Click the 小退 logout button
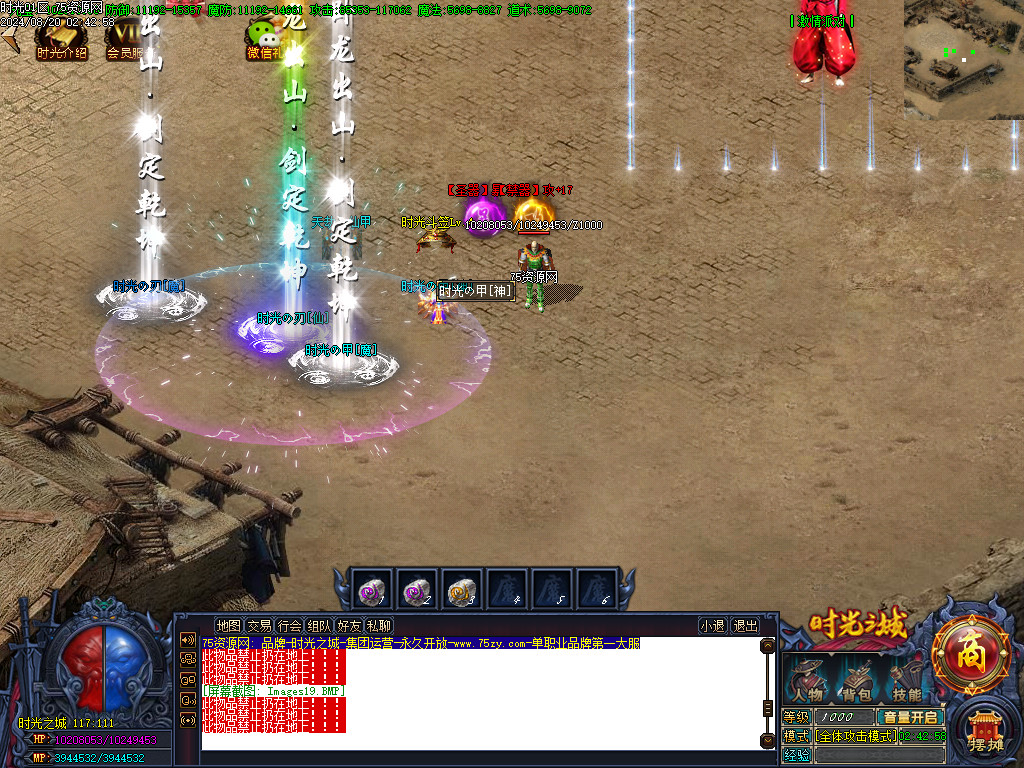Screen dimensions: 1024x768 [713, 626]
